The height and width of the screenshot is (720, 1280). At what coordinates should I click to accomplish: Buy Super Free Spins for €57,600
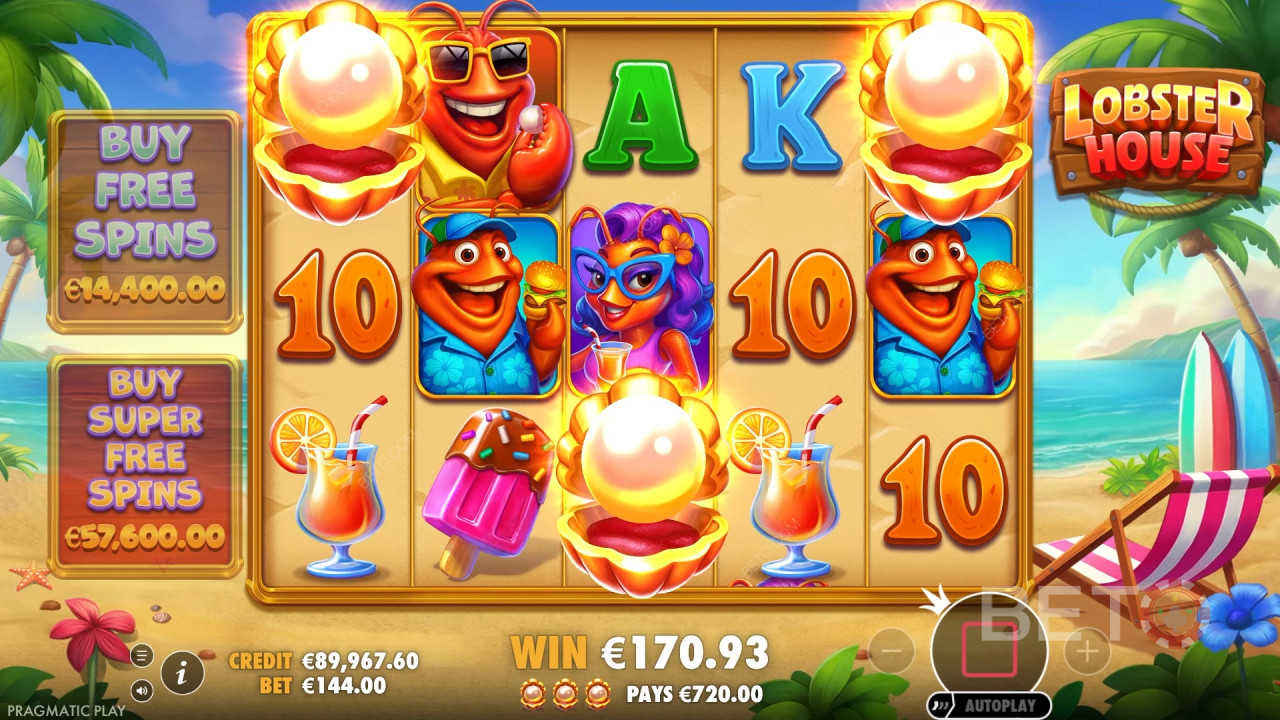(146, 460)
